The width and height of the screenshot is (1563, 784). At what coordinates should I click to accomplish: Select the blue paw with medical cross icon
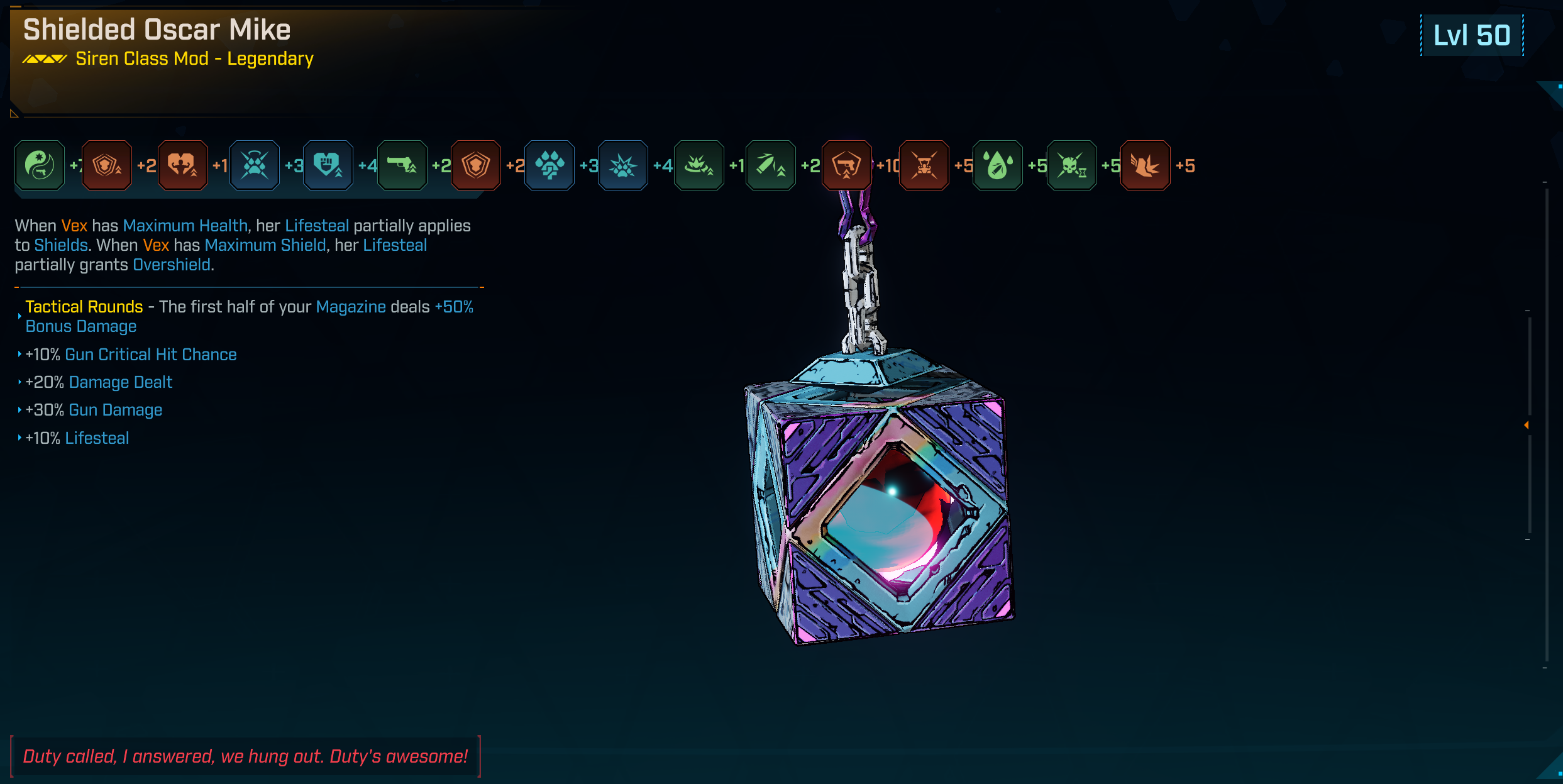(x=550, y=165)
